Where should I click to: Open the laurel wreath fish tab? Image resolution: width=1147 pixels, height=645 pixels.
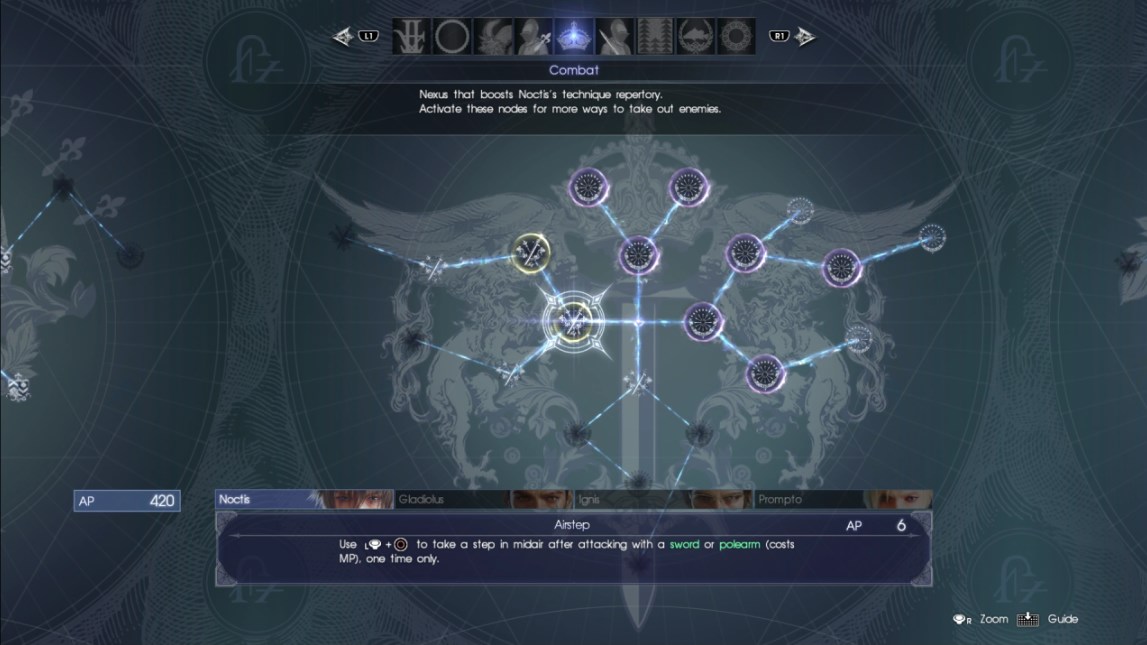point(697,37)
